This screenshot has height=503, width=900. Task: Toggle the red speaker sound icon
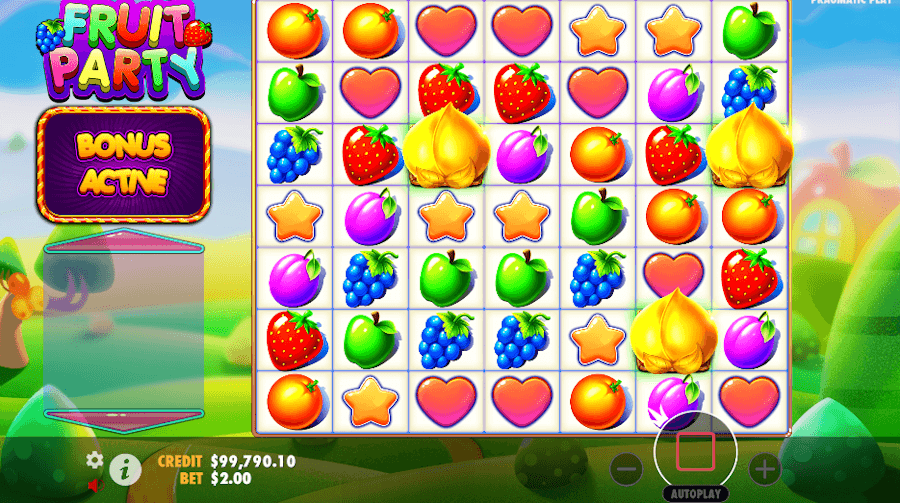pyautogui.click(x=96, y=486)
